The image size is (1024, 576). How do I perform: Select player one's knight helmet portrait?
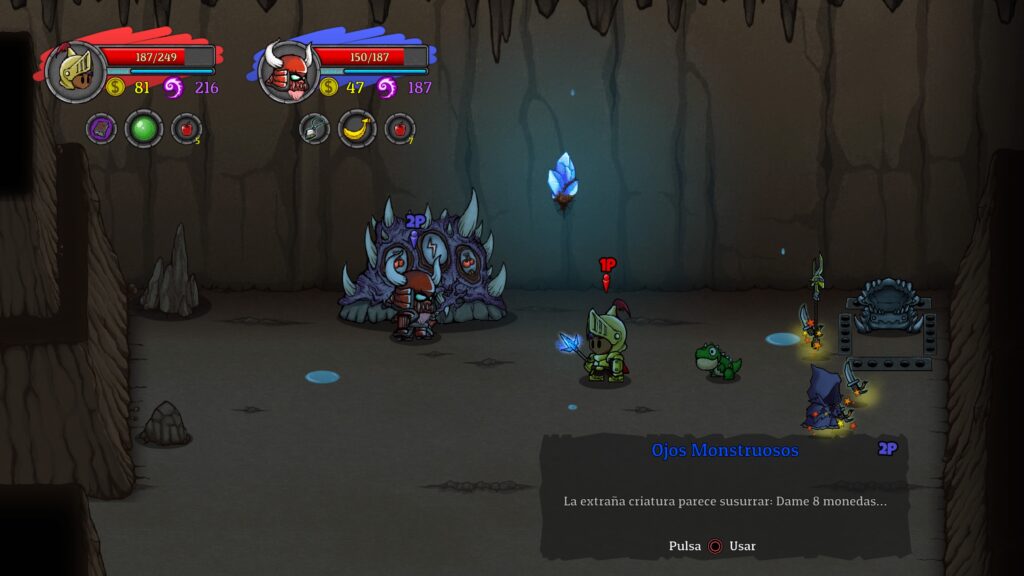[x=75, y=72]
